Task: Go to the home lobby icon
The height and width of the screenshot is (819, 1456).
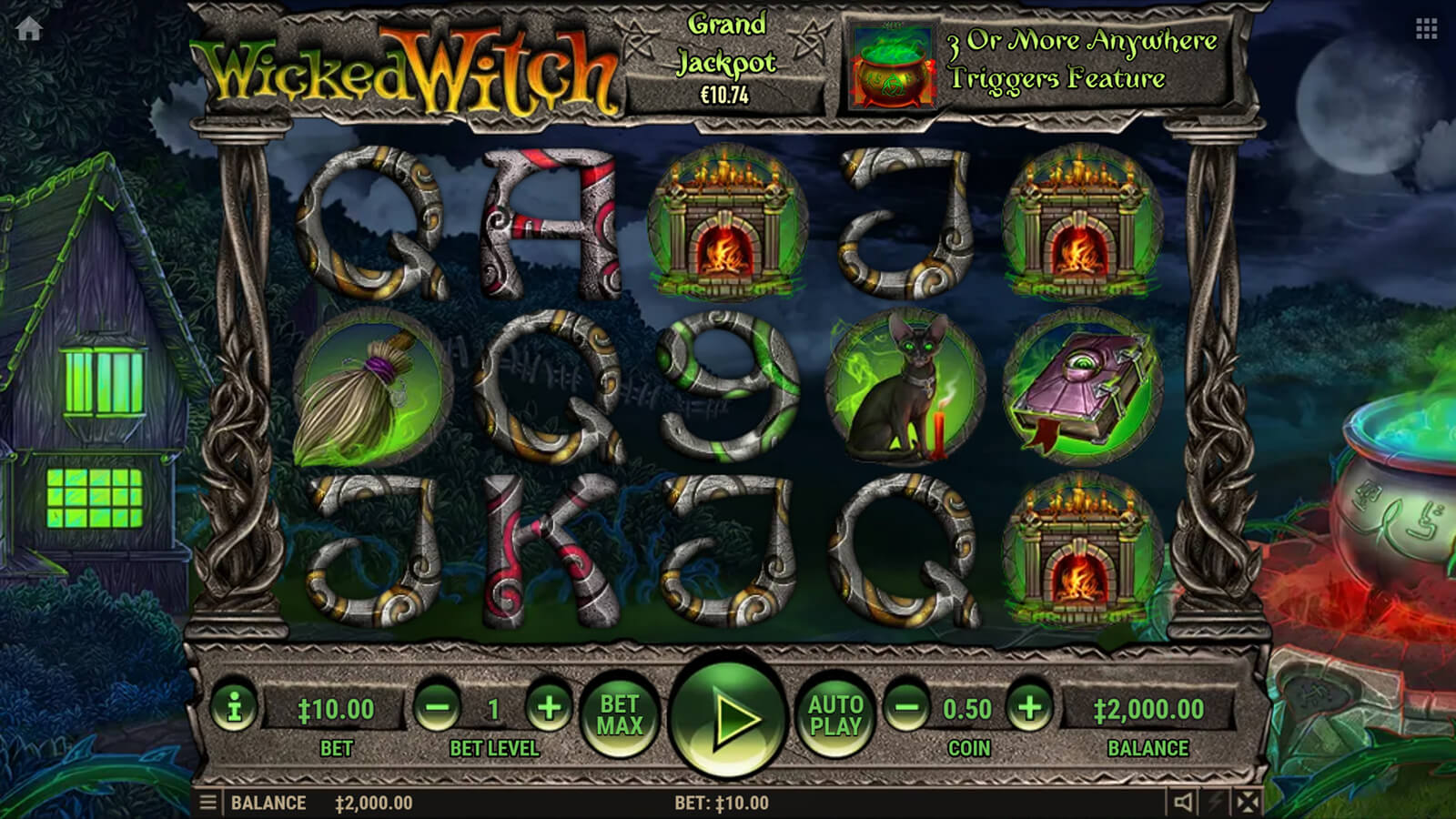Action: tap(29, 29)
